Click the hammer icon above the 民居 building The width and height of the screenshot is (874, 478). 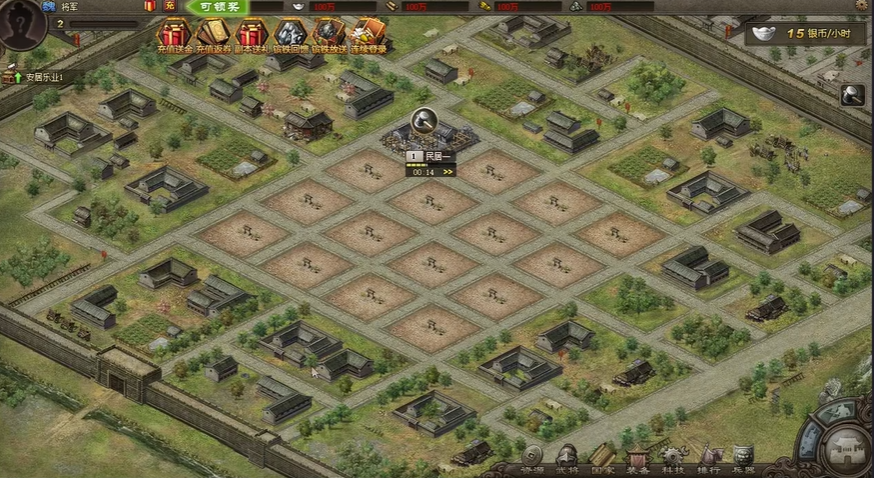pyautogui.click(x=423, y=119)
